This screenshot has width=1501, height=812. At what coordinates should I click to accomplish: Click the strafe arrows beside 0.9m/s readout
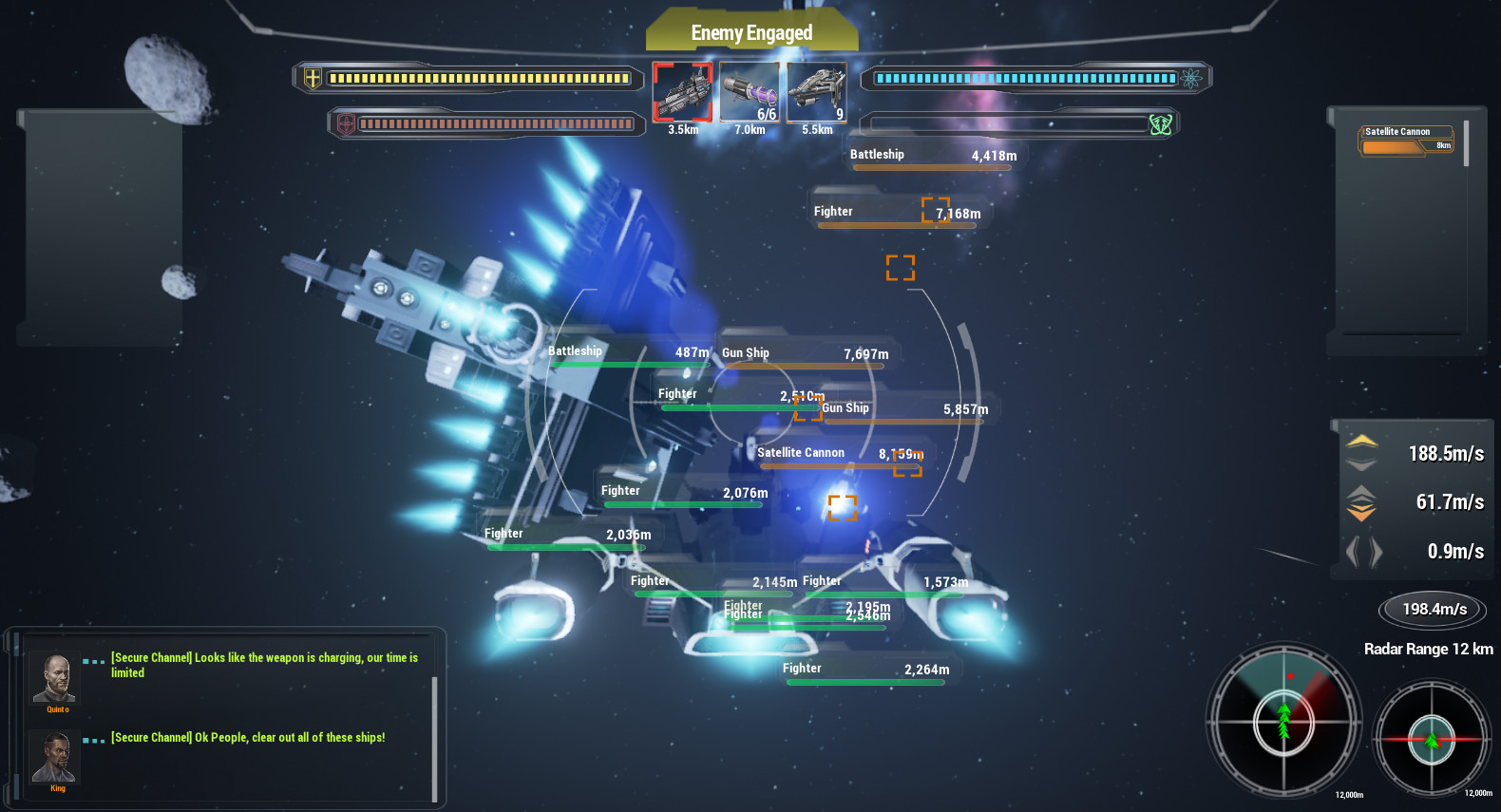click(x=1365, y=551)
